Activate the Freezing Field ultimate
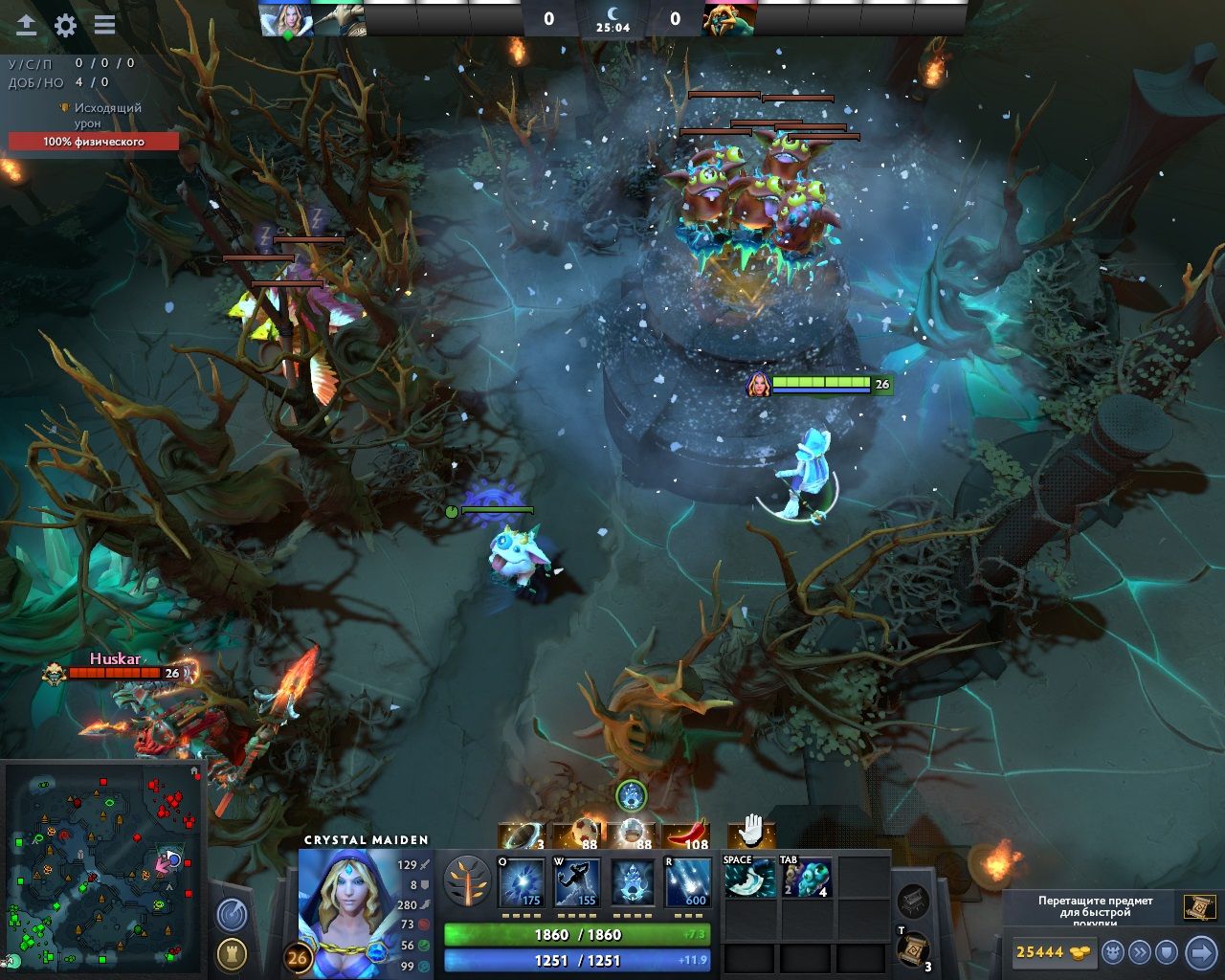 tap(688, 882)
